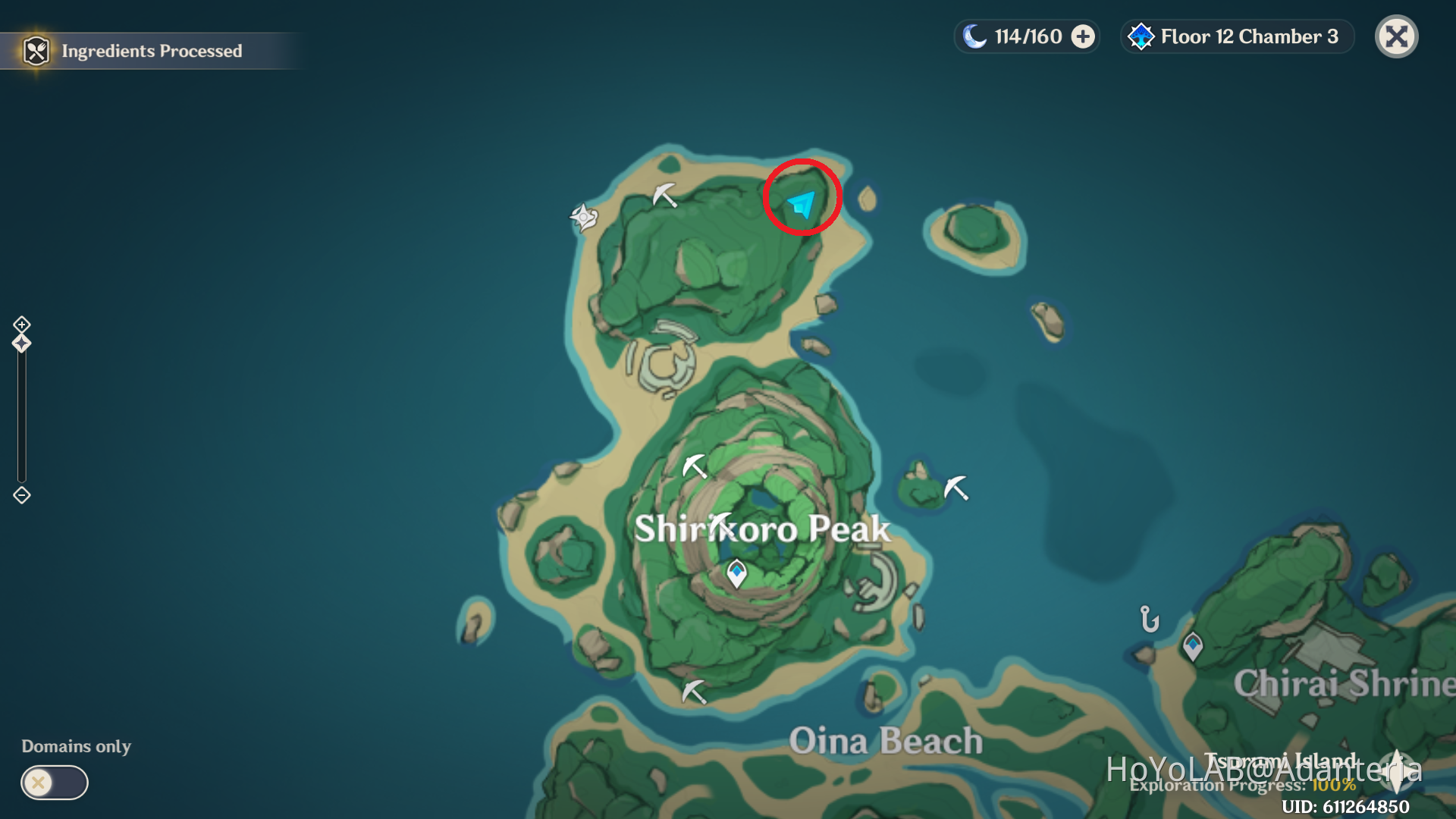Viewport: 1456px width, 819px height.
Task: Select the fishing spot hook icon near Chirai Shrine
Action: tap(1149, 620)
